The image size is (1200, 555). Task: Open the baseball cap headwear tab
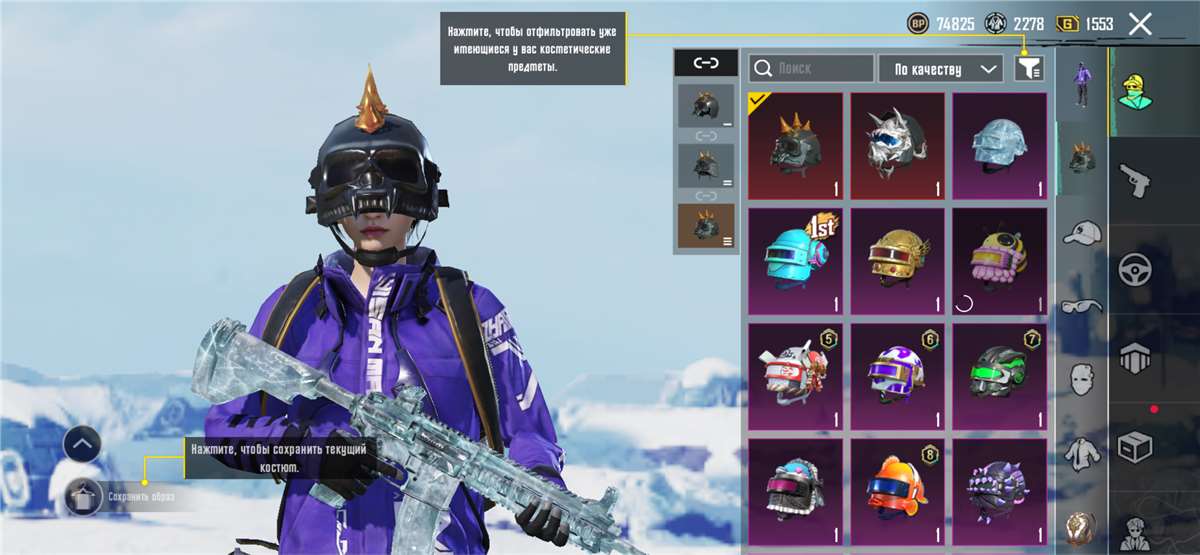point(1081,232)
